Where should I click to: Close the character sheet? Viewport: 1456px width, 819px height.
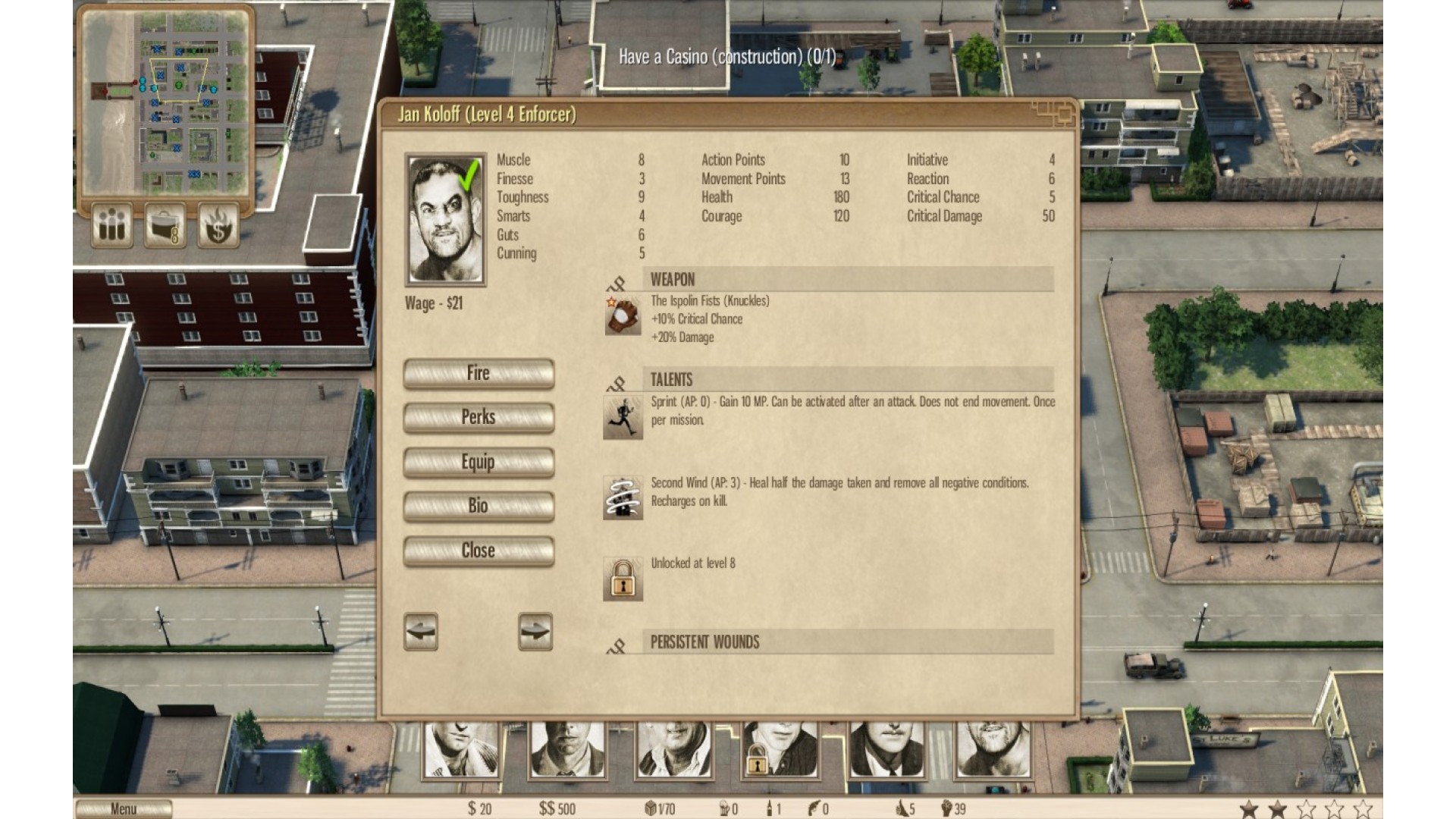click(x=479, y=551)
